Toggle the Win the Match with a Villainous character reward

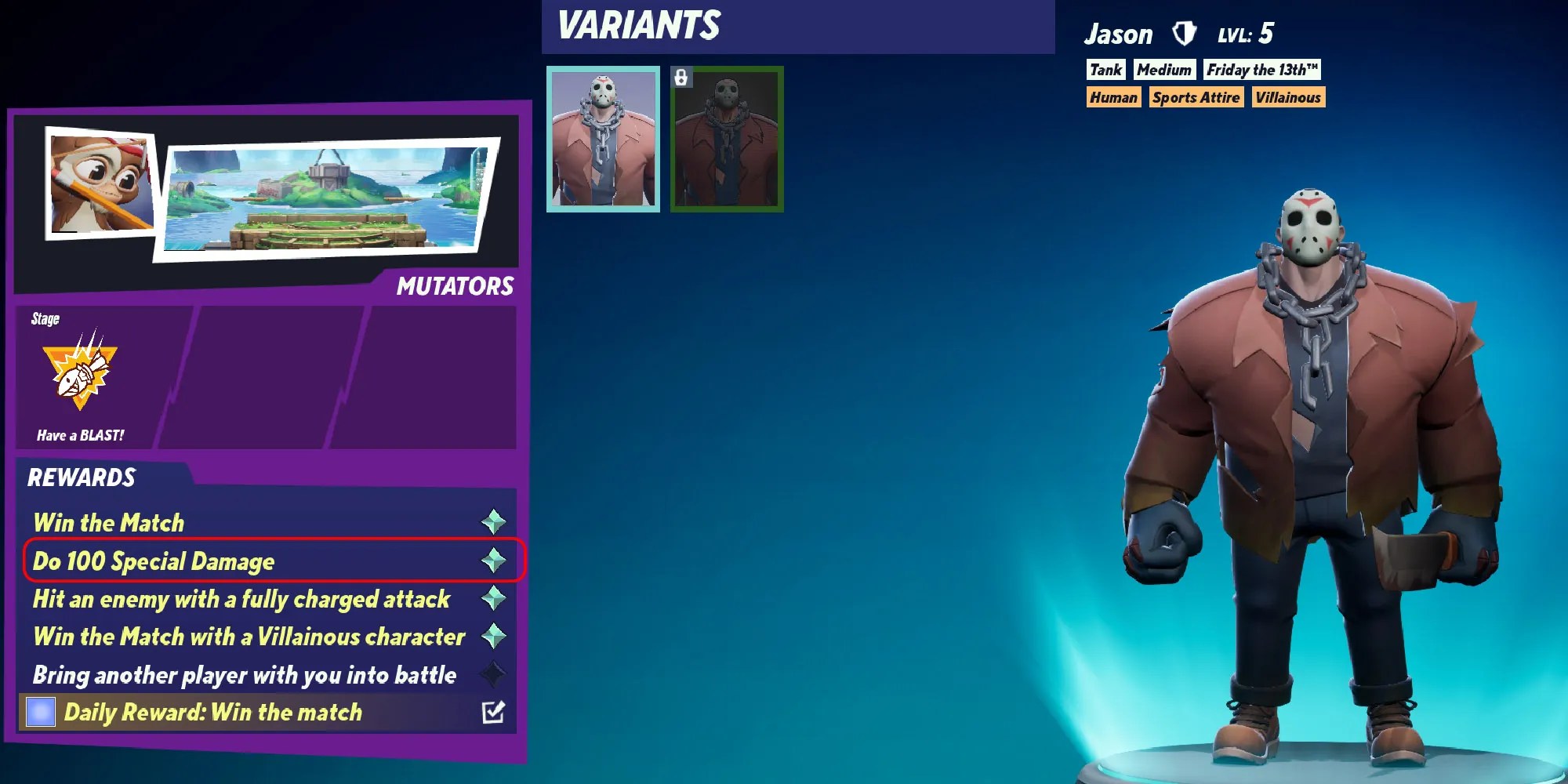[247, 637]
